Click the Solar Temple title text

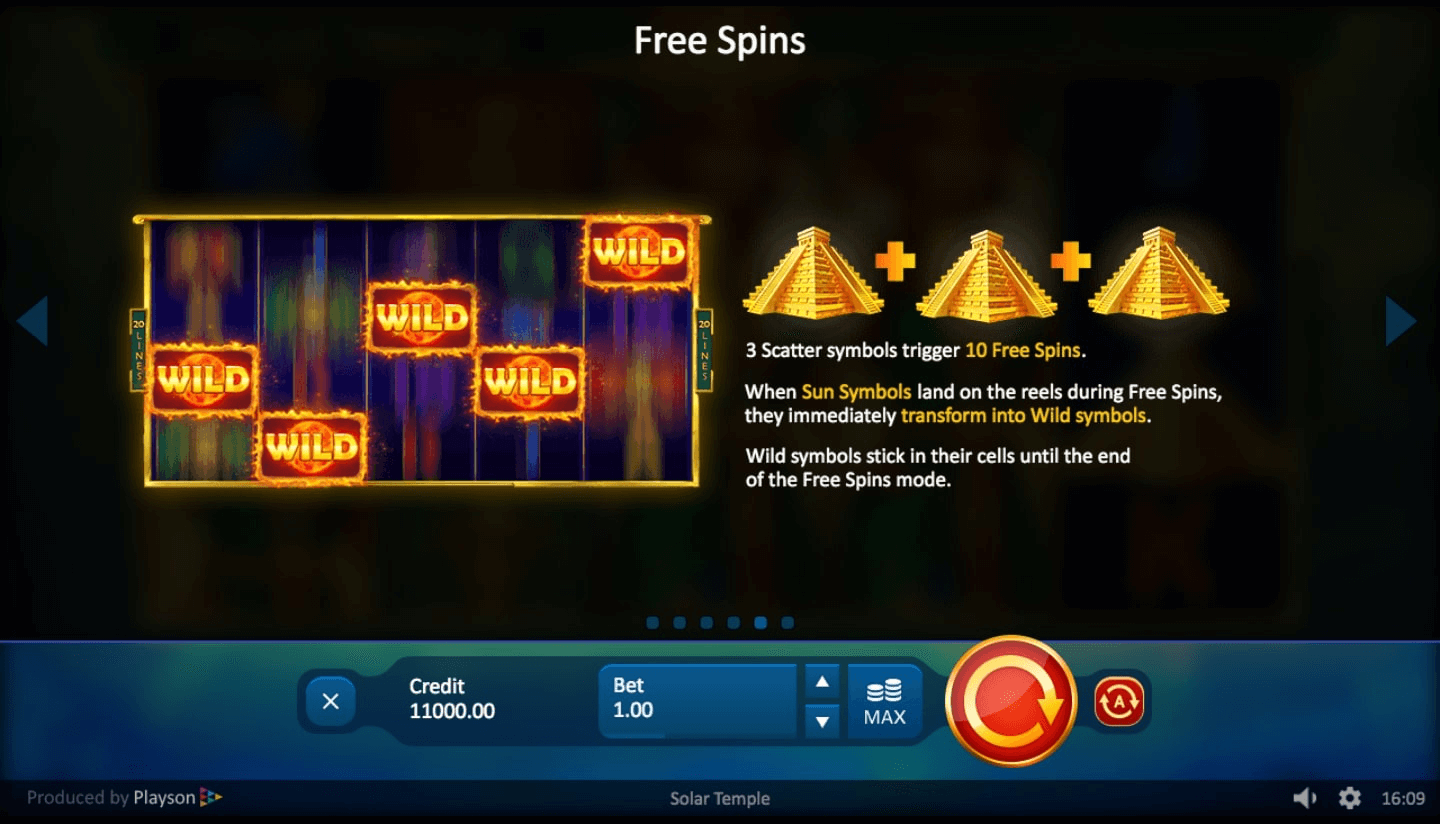pyautogui.click(x=719, y=798)
